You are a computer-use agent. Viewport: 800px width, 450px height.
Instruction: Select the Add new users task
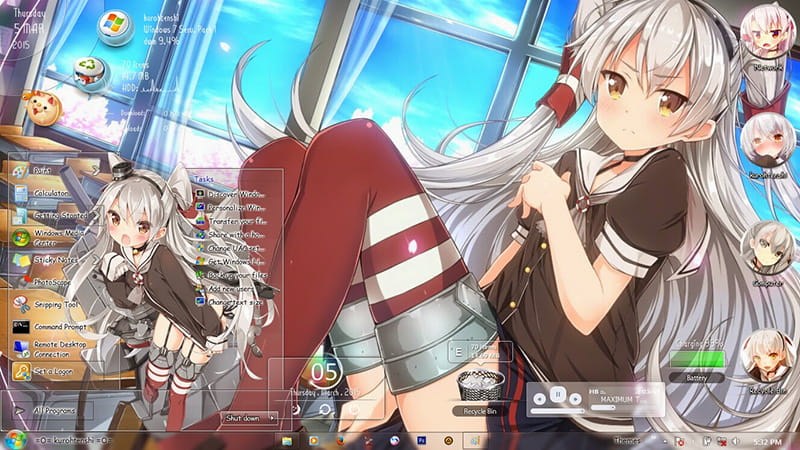233,287
